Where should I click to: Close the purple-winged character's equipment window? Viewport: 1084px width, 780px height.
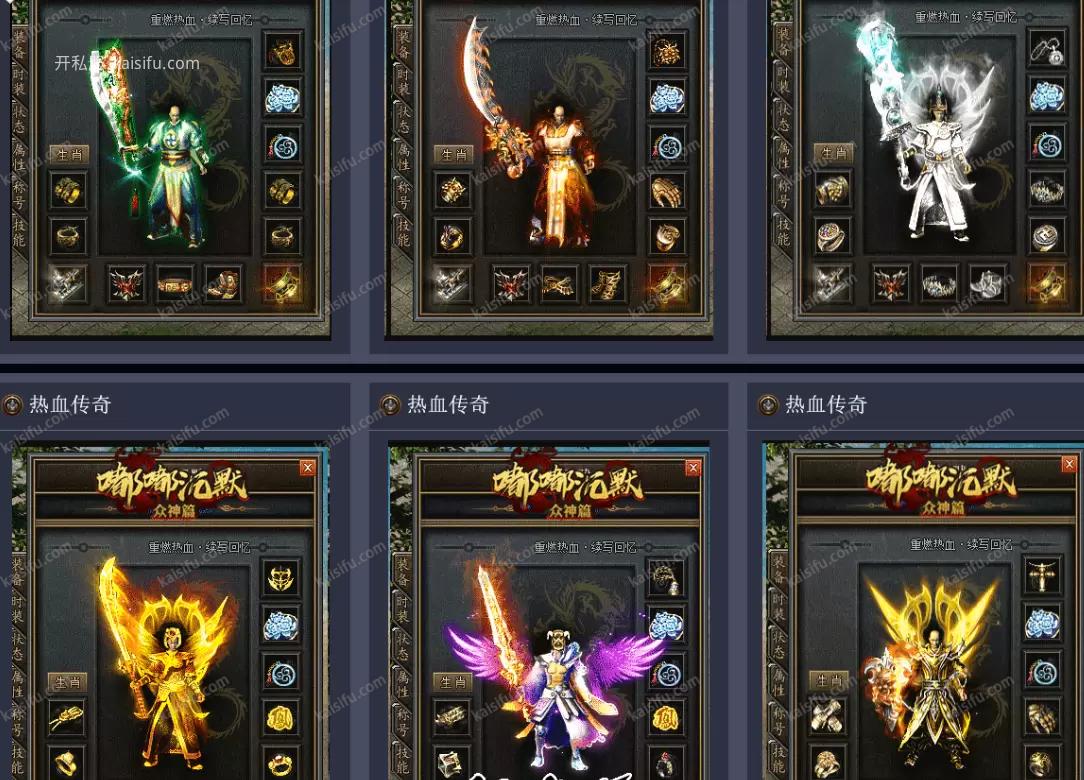[693, 468]
